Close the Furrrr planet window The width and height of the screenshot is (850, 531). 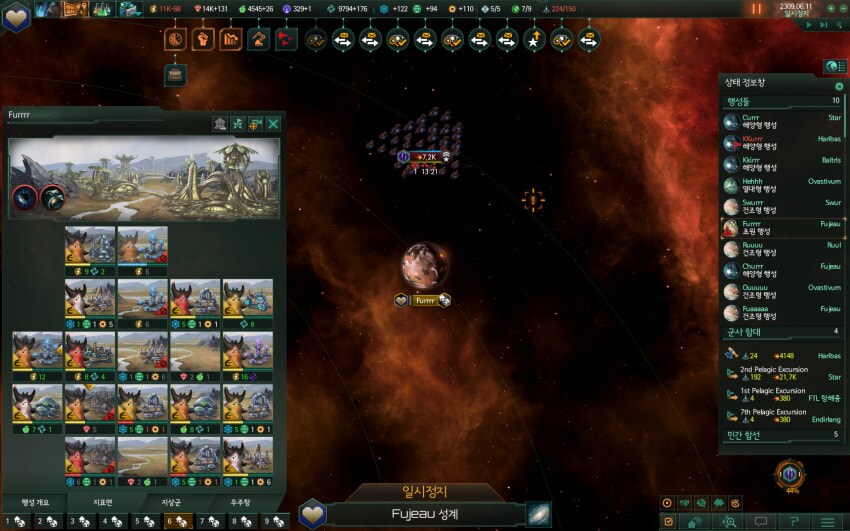273,124
